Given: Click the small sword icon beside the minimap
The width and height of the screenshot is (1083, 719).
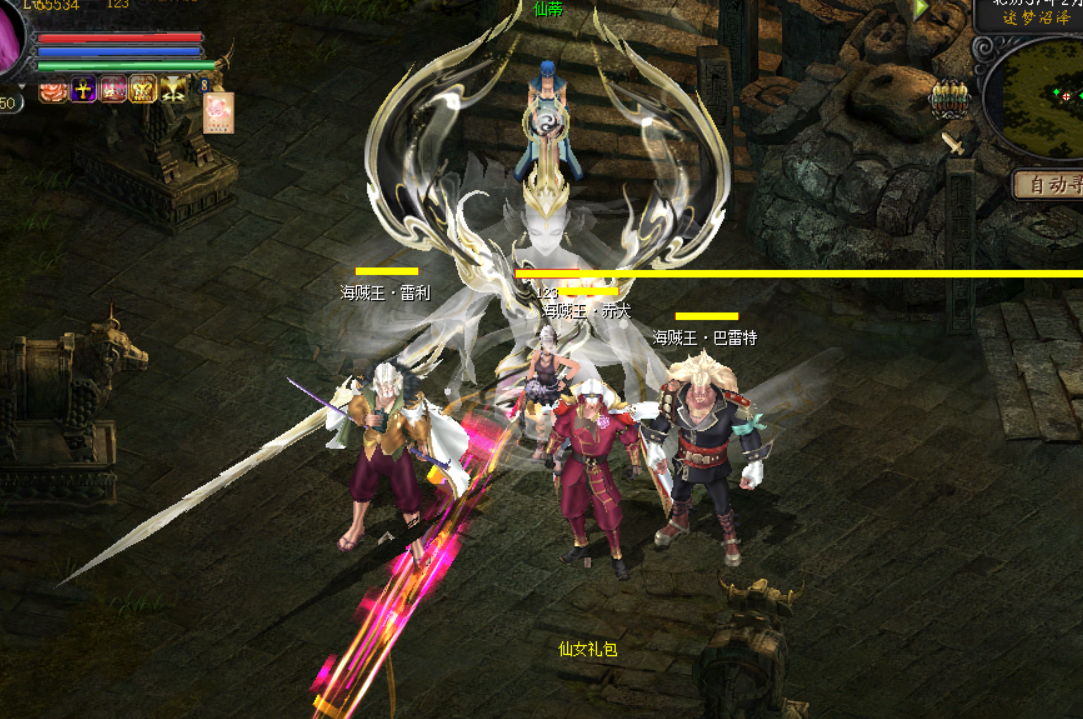Looking at the screenshot, I should (956, 143).
